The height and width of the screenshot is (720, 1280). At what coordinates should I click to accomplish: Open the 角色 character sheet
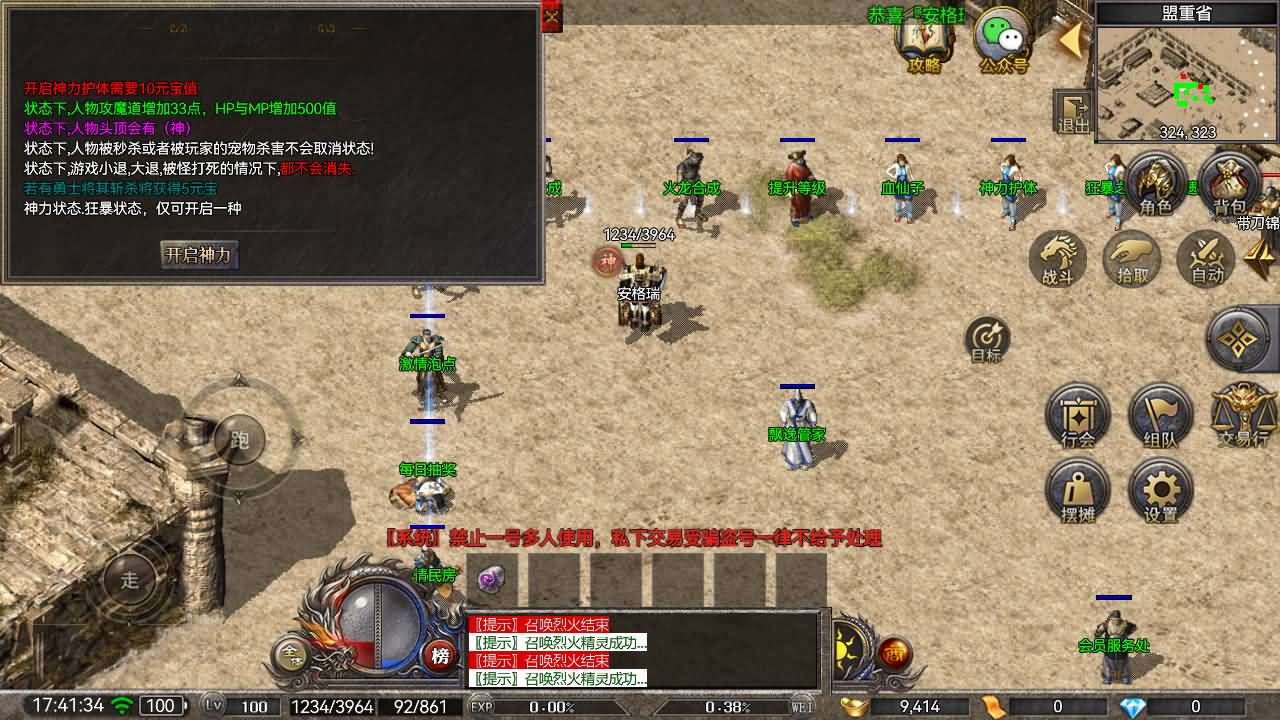(x=1155, y=185)
